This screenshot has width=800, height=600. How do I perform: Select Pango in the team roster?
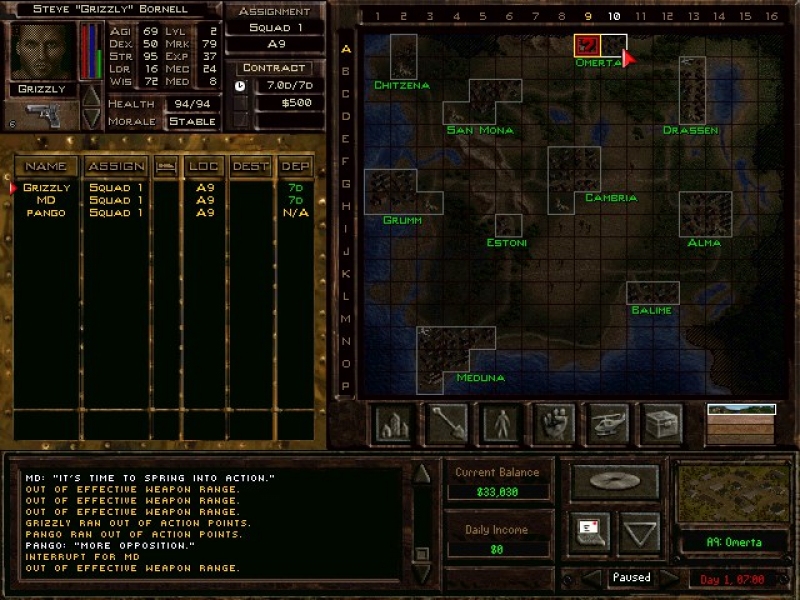tap(47, 213)
